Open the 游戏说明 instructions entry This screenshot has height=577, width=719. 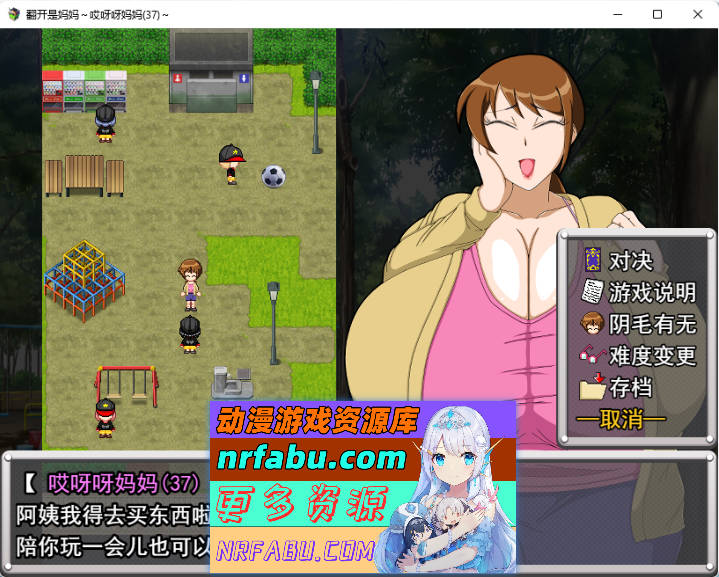click(x=650, y=292)
